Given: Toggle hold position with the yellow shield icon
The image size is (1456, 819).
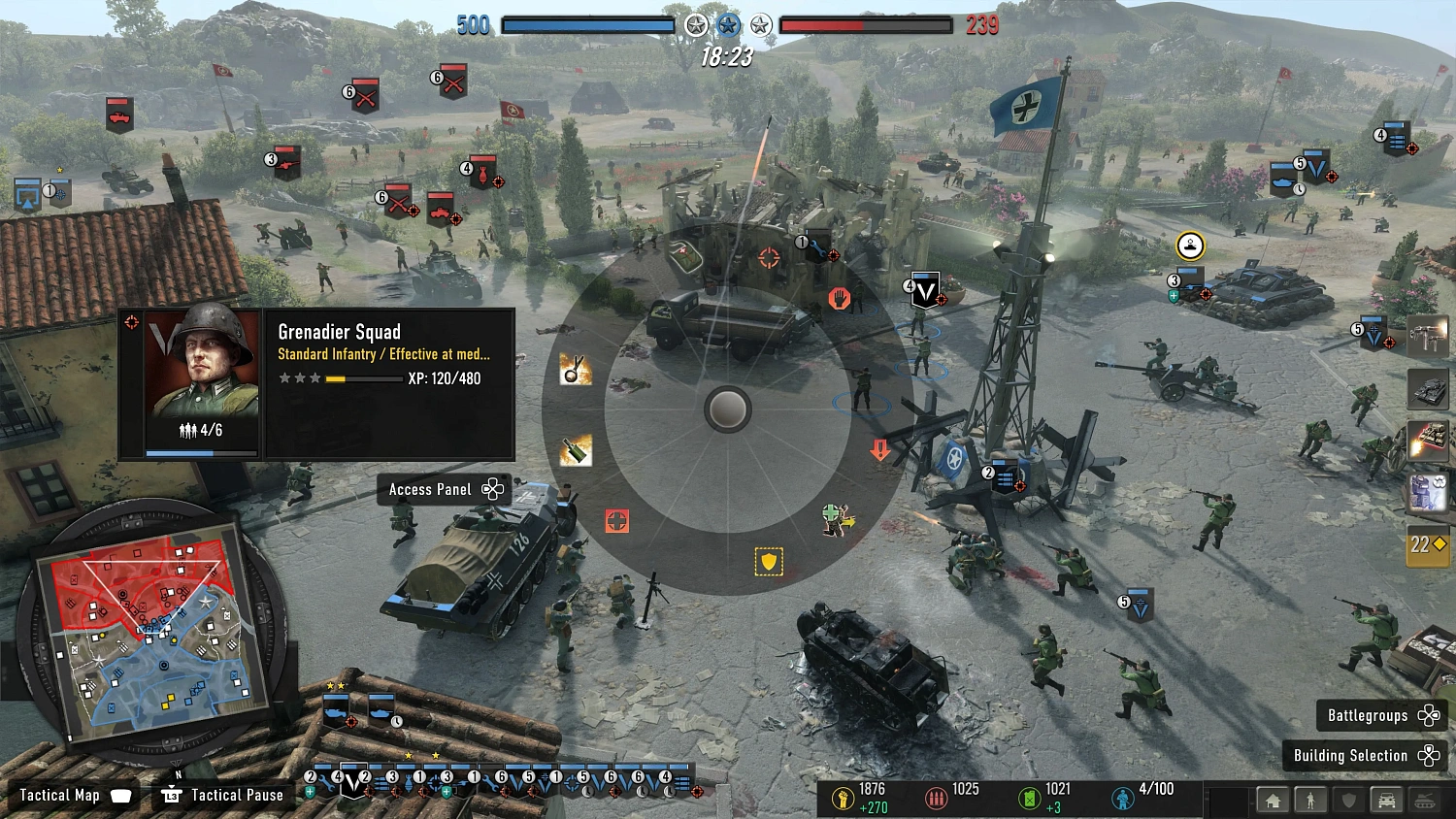Looking at the screenshot, I should 767,561.
